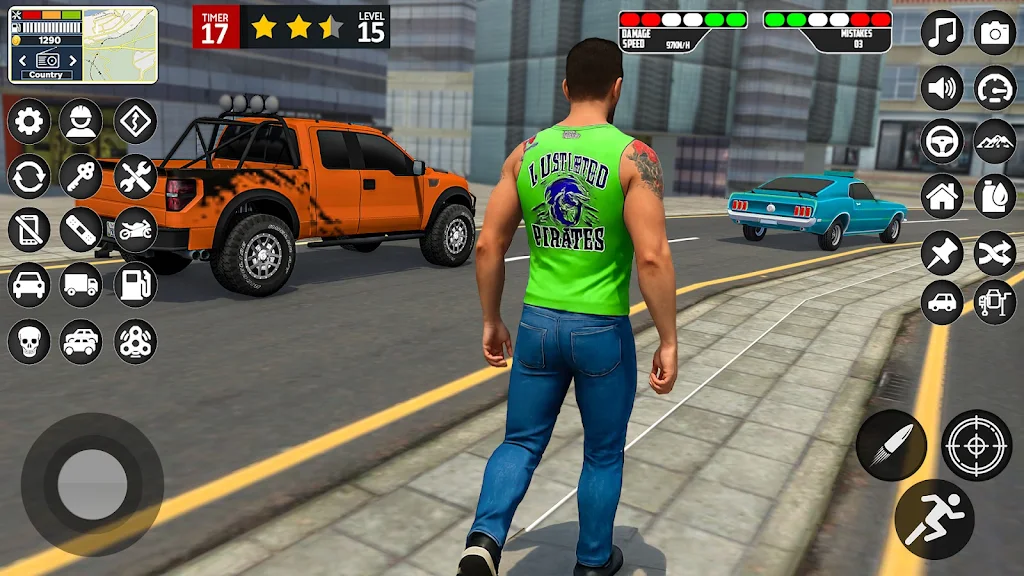1024x576 pixels.
Task: Click the key icon
Action: click(81, 177)
